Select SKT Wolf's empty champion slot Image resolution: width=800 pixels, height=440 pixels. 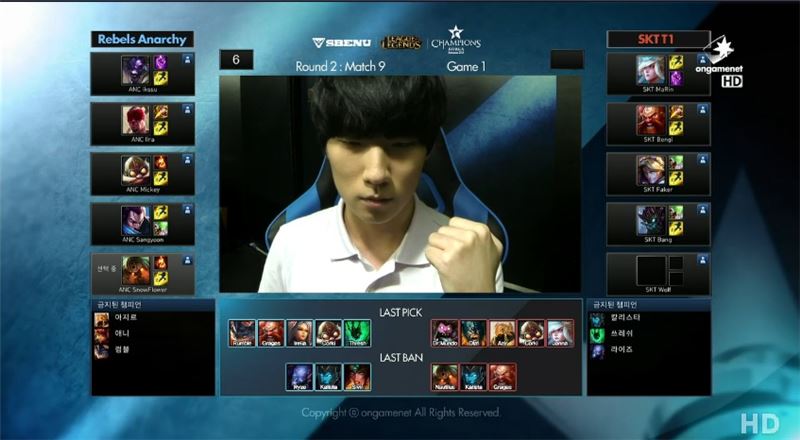click(x=651, y=269)
